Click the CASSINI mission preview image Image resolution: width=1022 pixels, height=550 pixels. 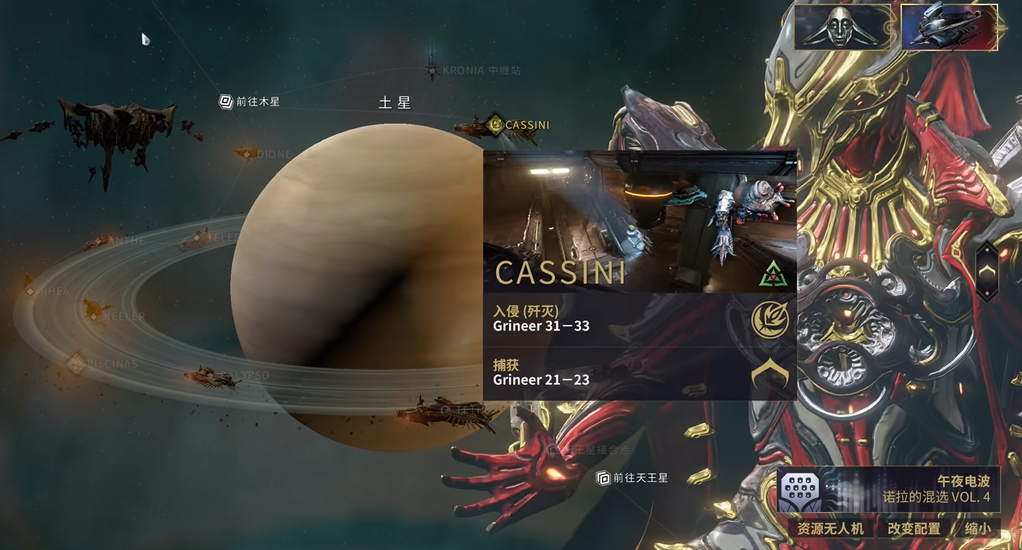[x=640, y=220]
